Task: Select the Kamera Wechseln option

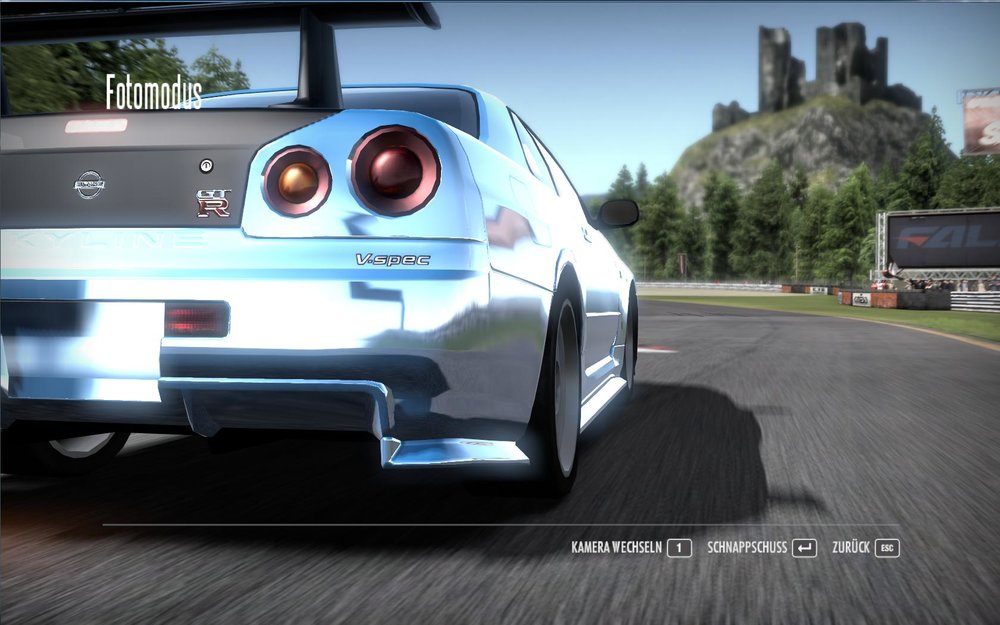Action: coord(630,548)
